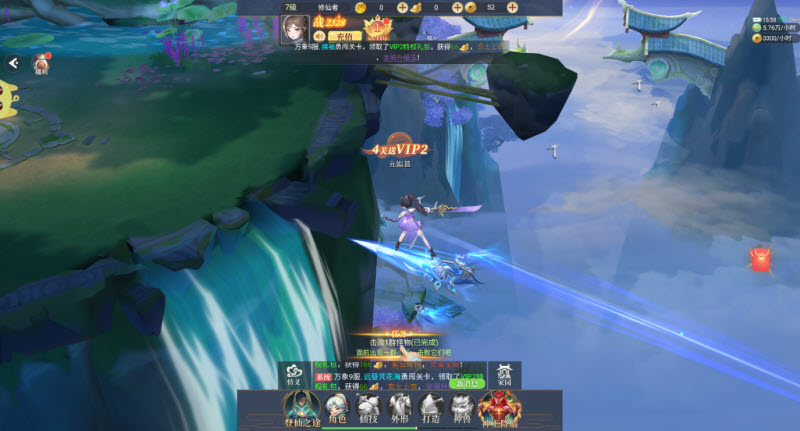The image size is (800, 431).
Task: Add gold coins with the plus button
Action: point(402,7)
